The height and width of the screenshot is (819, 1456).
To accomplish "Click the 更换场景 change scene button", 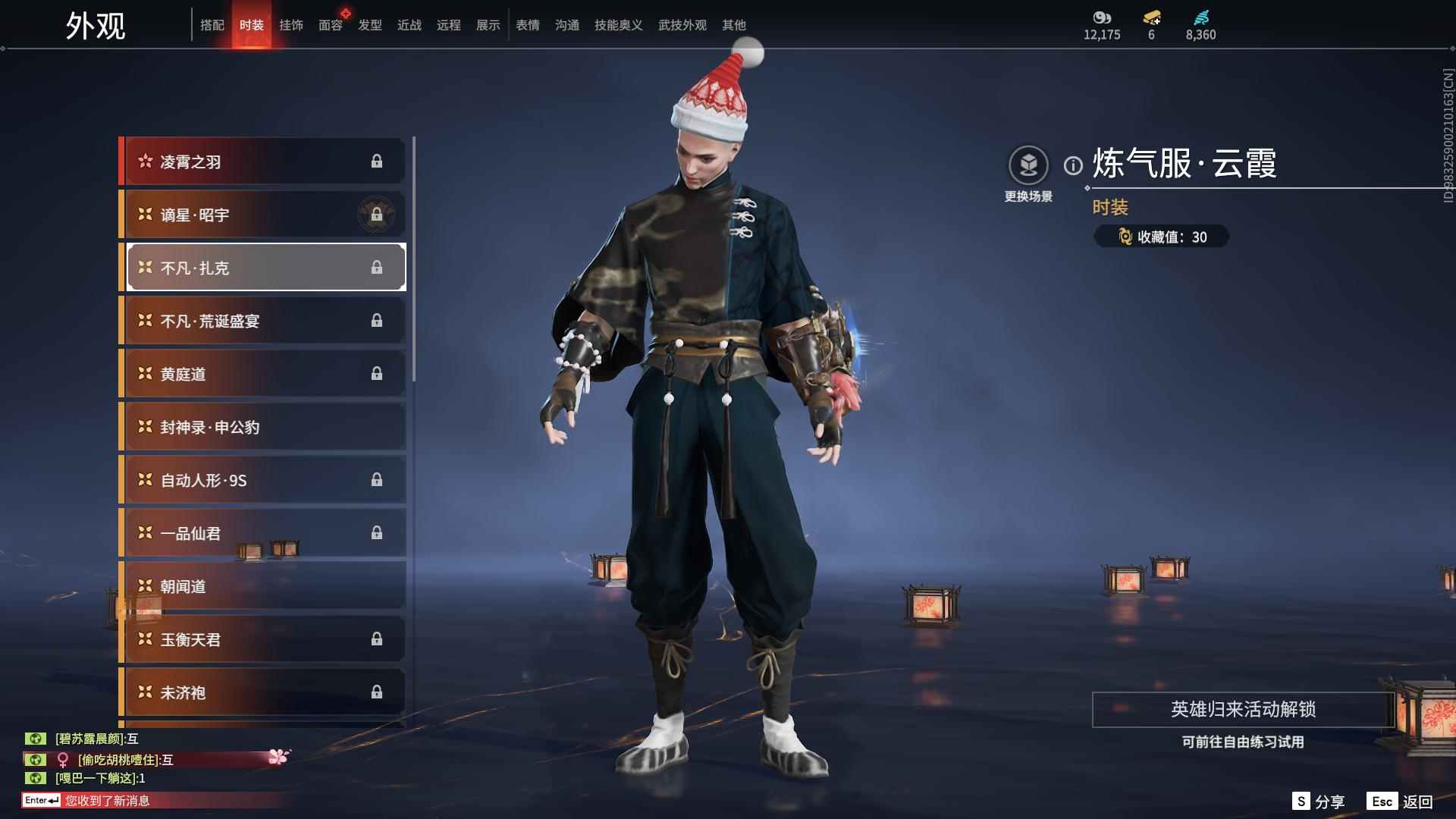I will pyautogui.click(x=1028, y=174).
